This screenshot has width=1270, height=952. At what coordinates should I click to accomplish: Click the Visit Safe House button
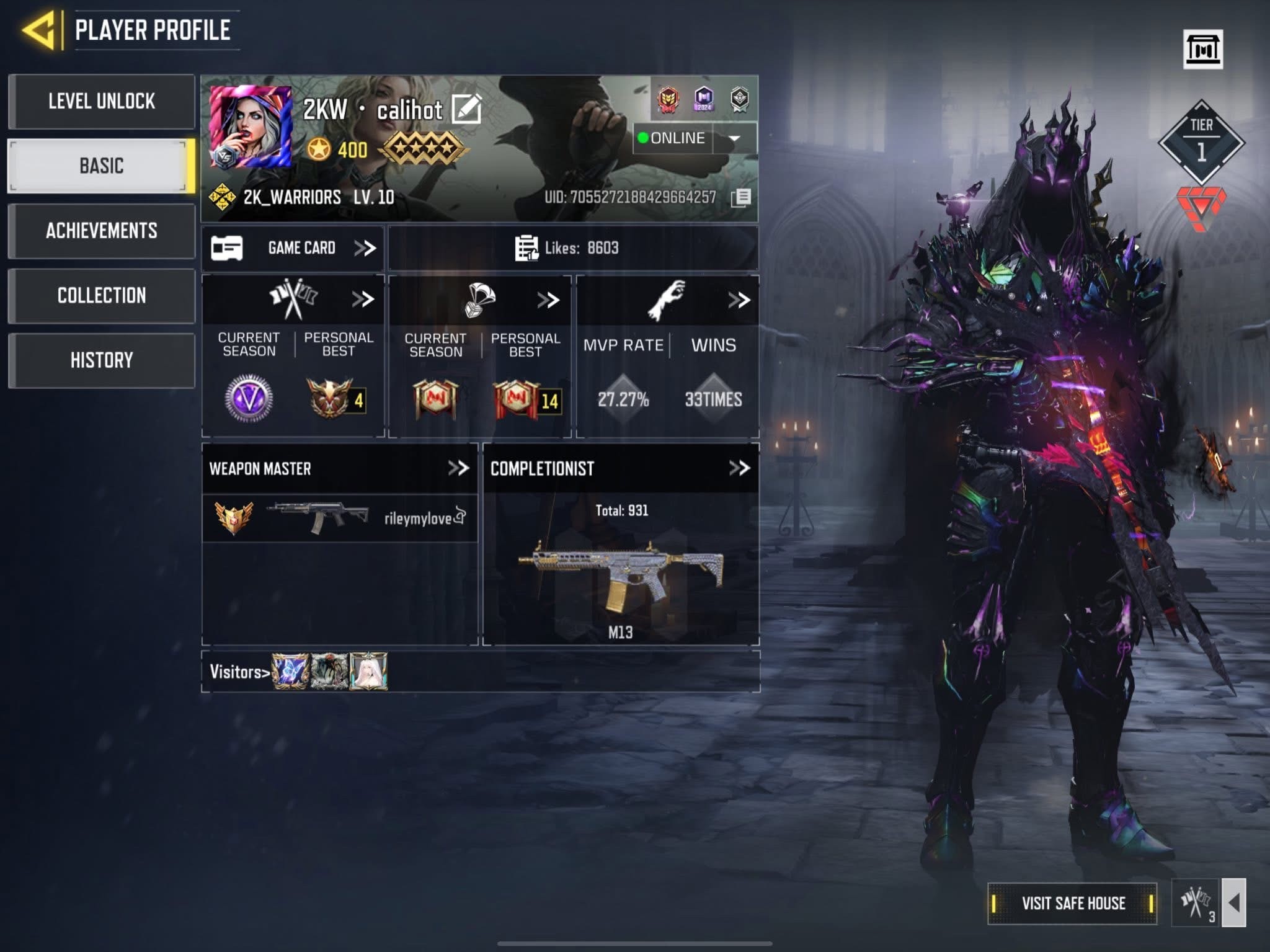[1072, 903]
